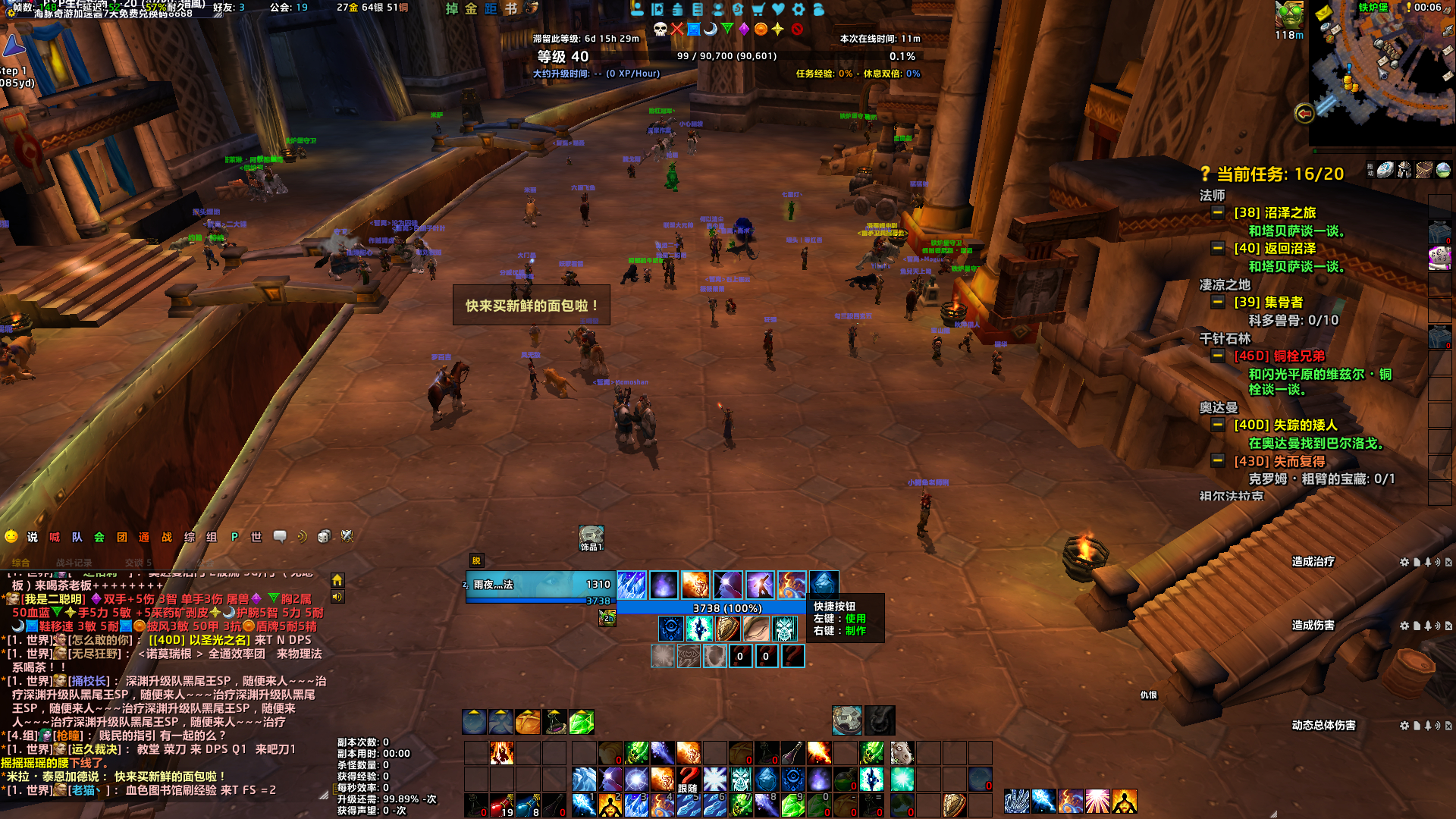Click the yellow house button beside chat

tap(337, 580)
